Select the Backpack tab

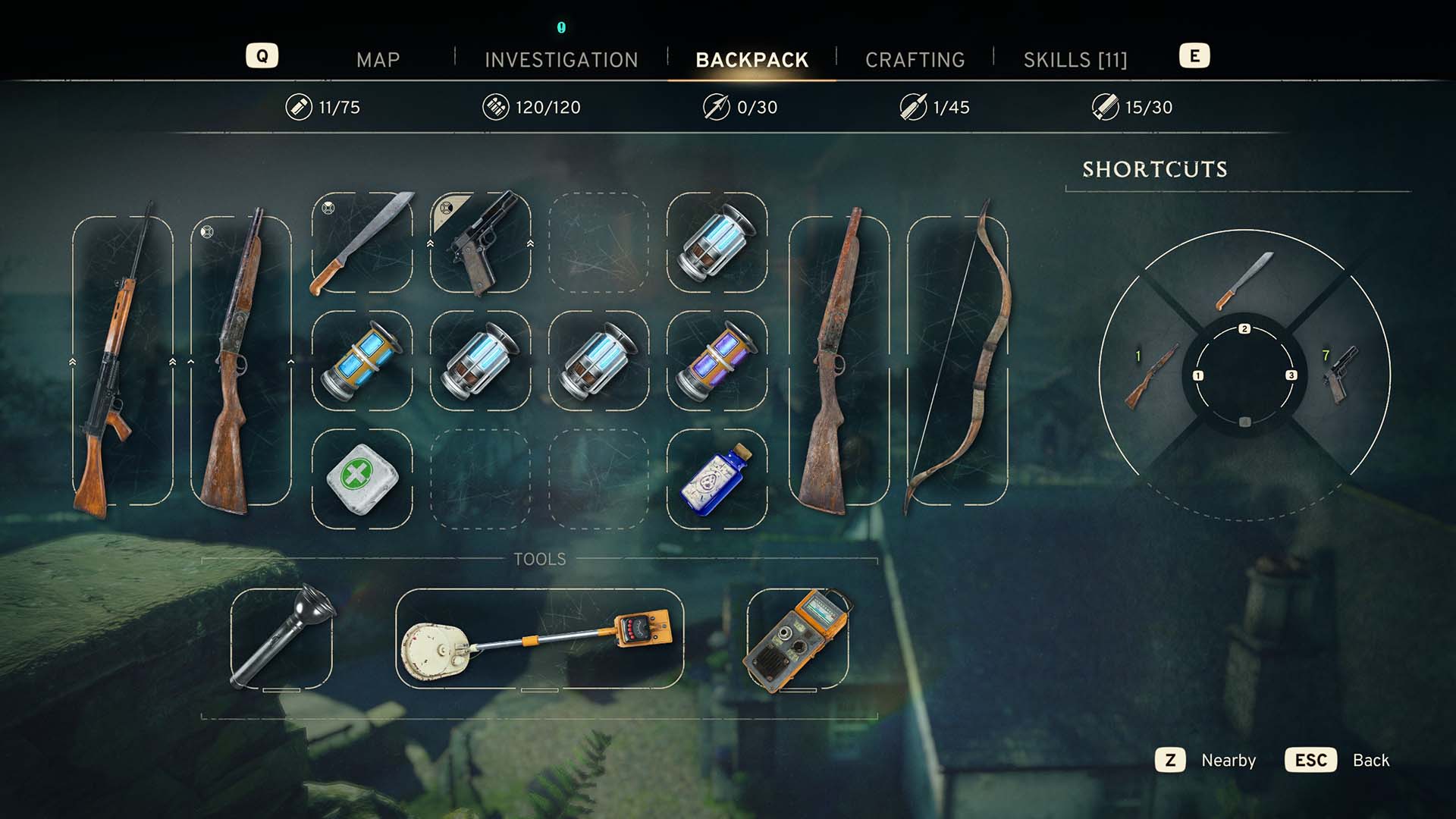[752, 60]
